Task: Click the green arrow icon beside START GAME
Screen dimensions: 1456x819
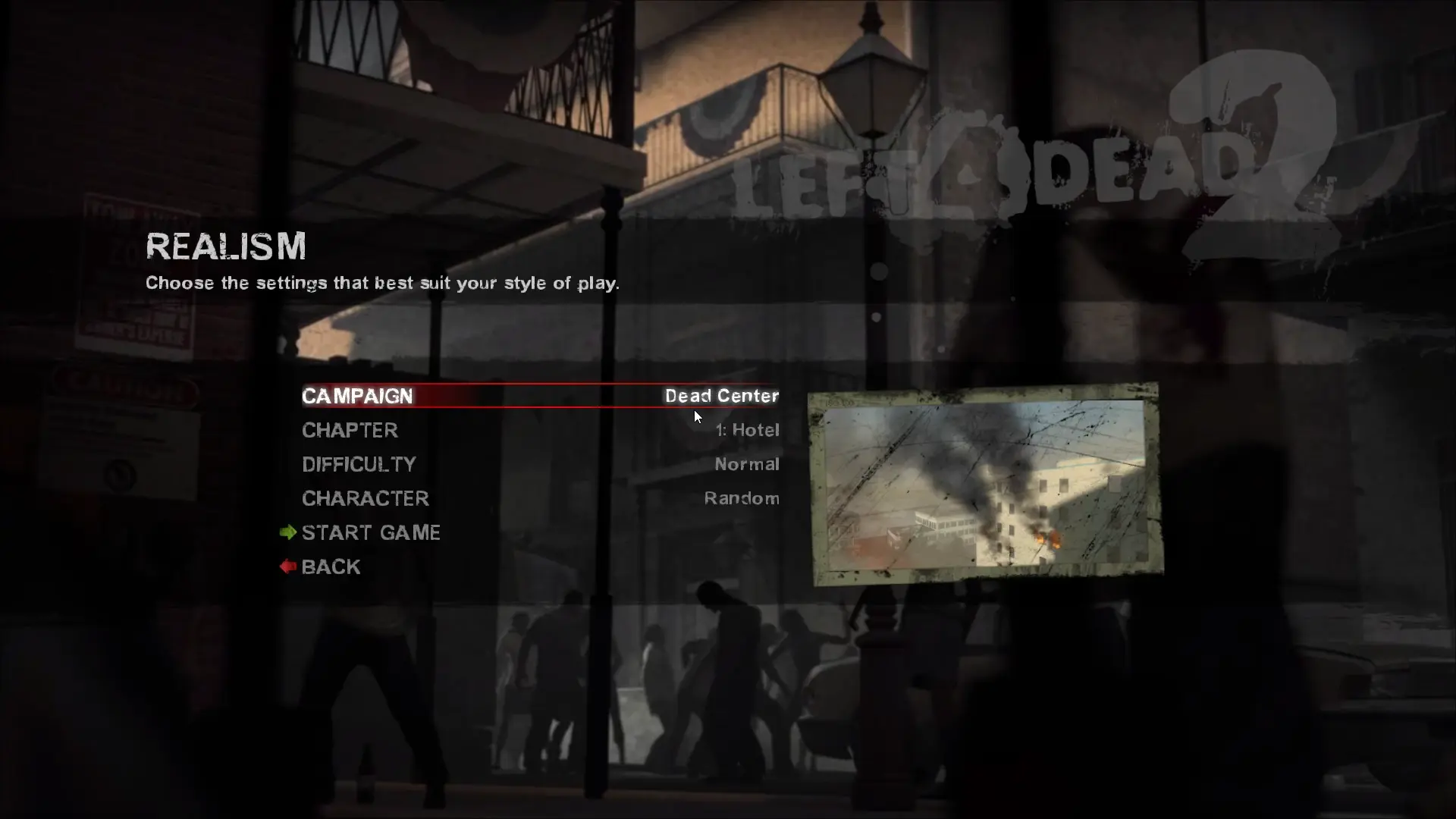Action: (x=287, y=532)
